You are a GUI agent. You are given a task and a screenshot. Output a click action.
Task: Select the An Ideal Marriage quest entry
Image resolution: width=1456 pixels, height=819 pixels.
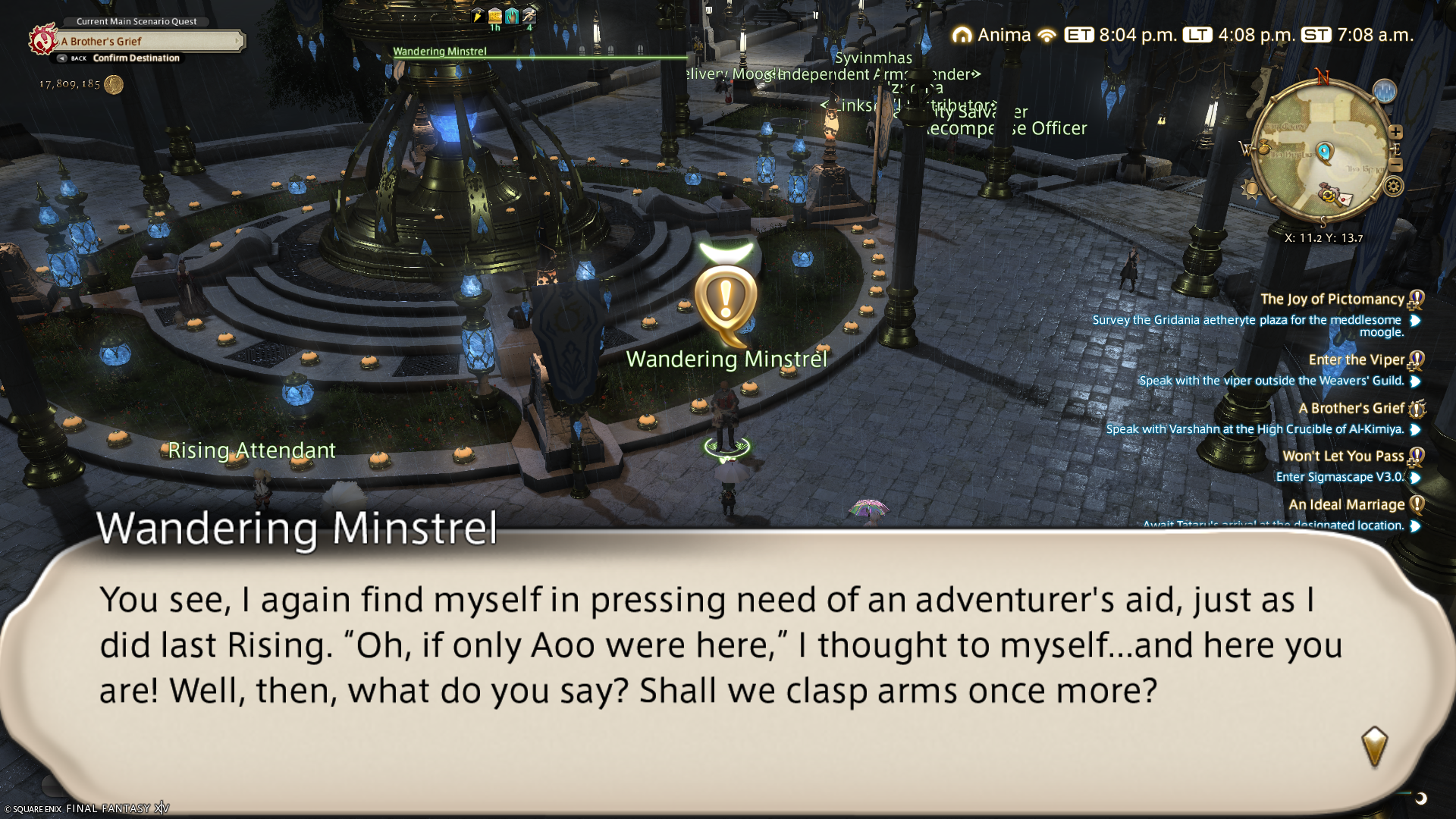click(1346, 505)
